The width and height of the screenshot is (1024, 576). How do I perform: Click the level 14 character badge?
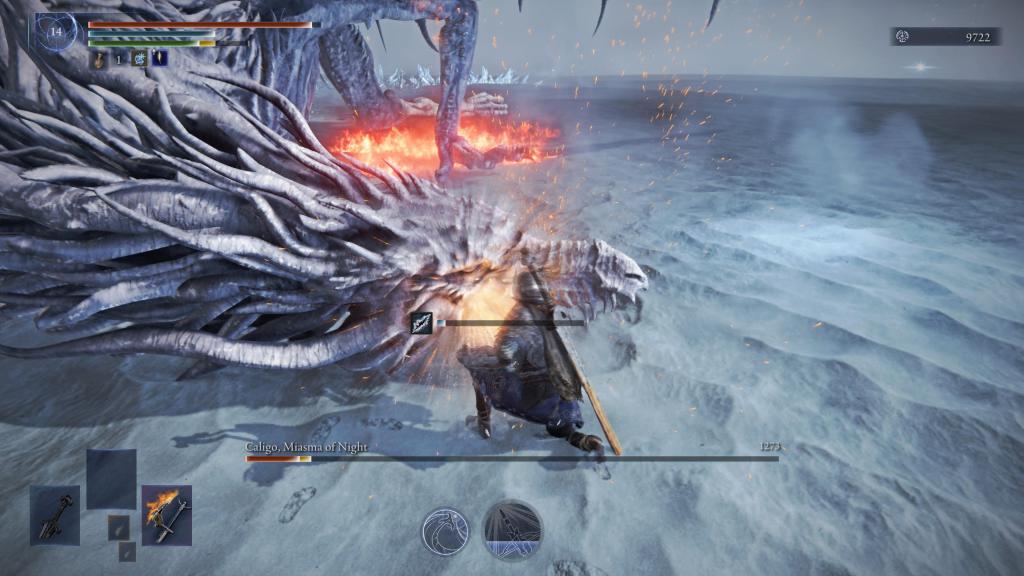[x=56, y=31]
